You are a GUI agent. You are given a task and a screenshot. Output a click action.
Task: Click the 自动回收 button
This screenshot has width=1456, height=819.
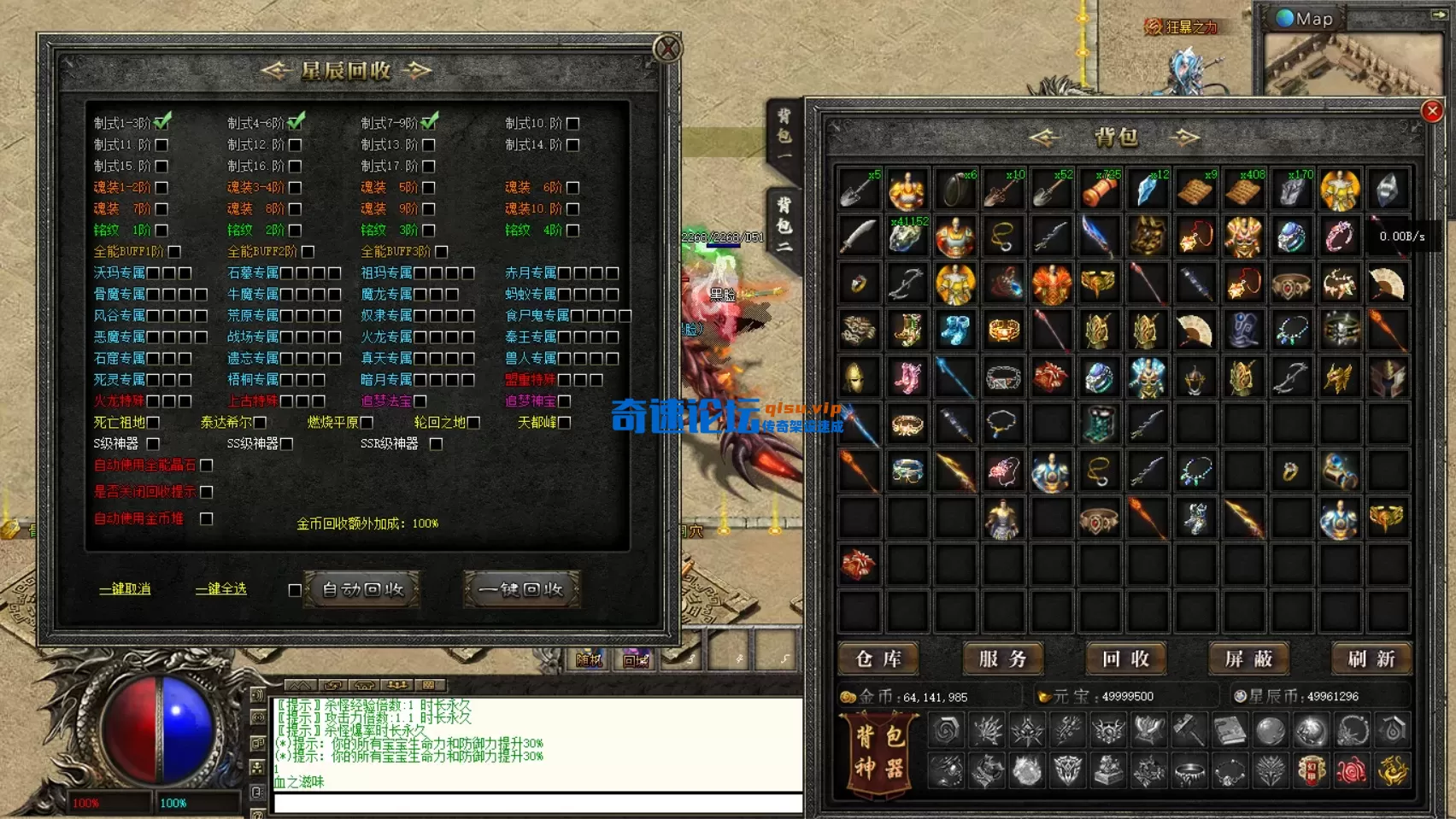point(362,589)
